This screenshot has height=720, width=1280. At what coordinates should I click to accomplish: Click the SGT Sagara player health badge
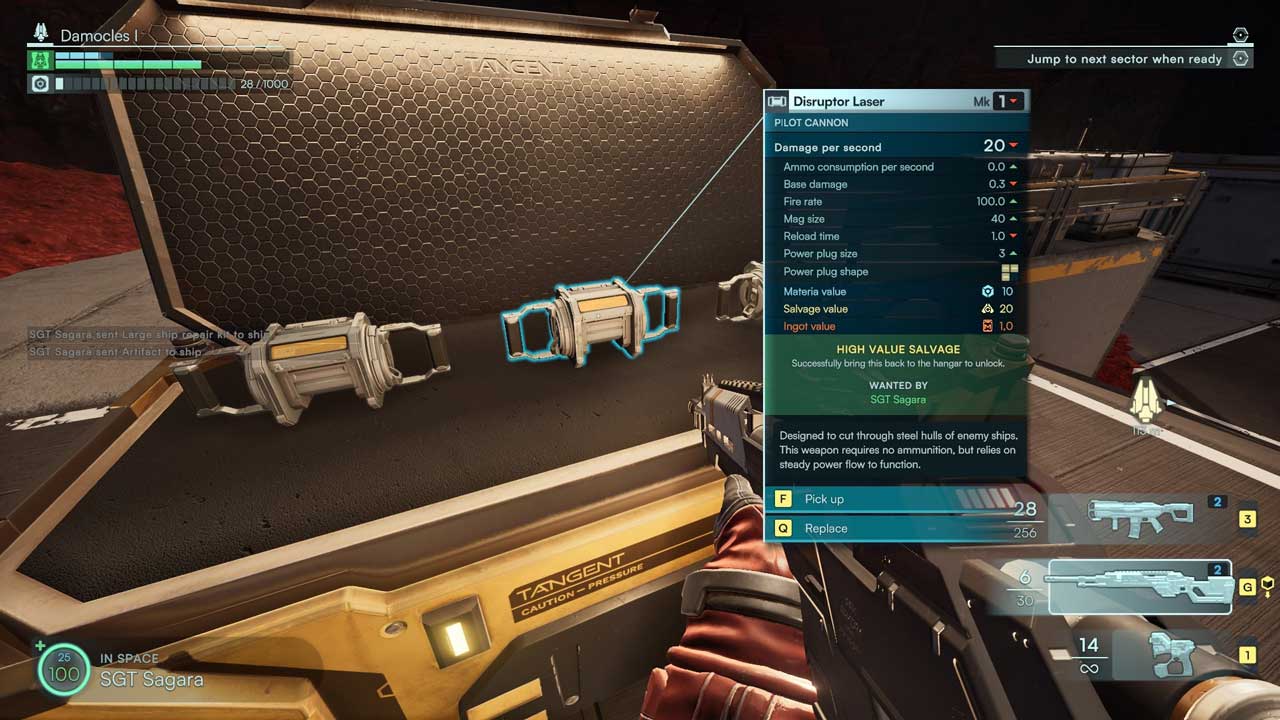click(64, 670)
